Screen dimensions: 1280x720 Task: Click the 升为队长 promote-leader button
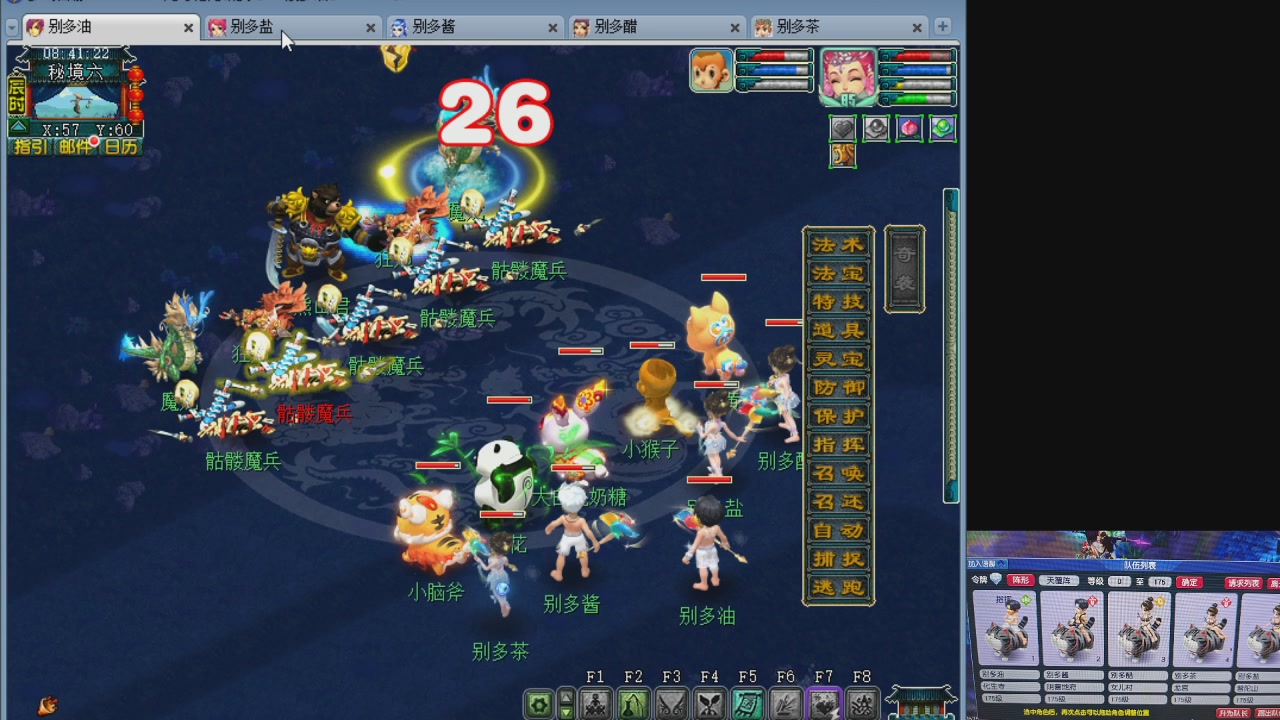pos(1236,712)
